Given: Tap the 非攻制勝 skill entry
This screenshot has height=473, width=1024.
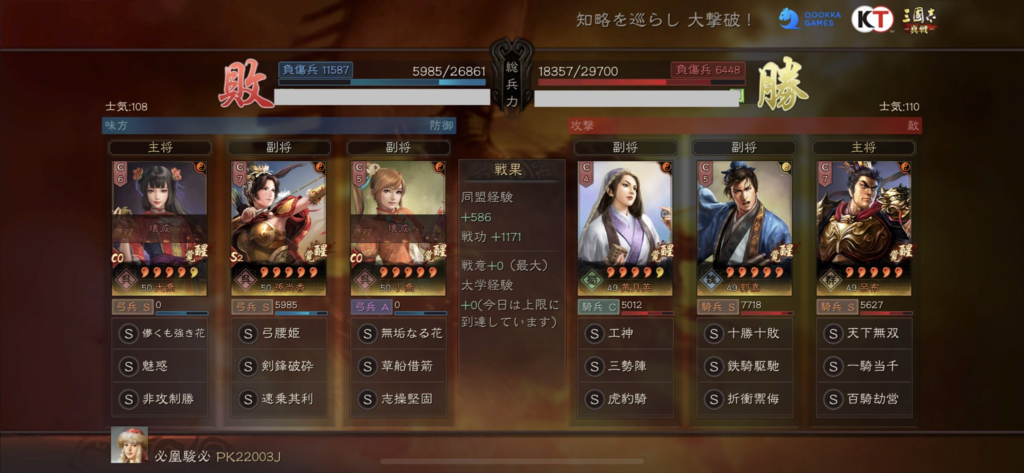Looking at the screenshot, I should pos(159,398).
